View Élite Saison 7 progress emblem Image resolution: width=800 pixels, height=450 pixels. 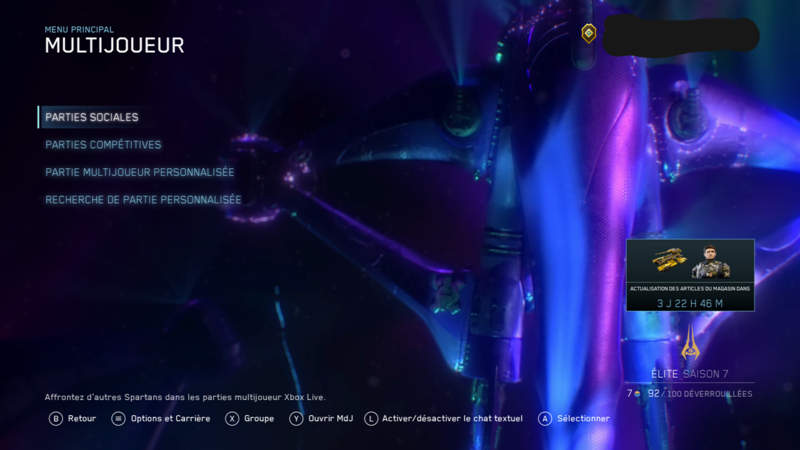(x=689, y=345)
